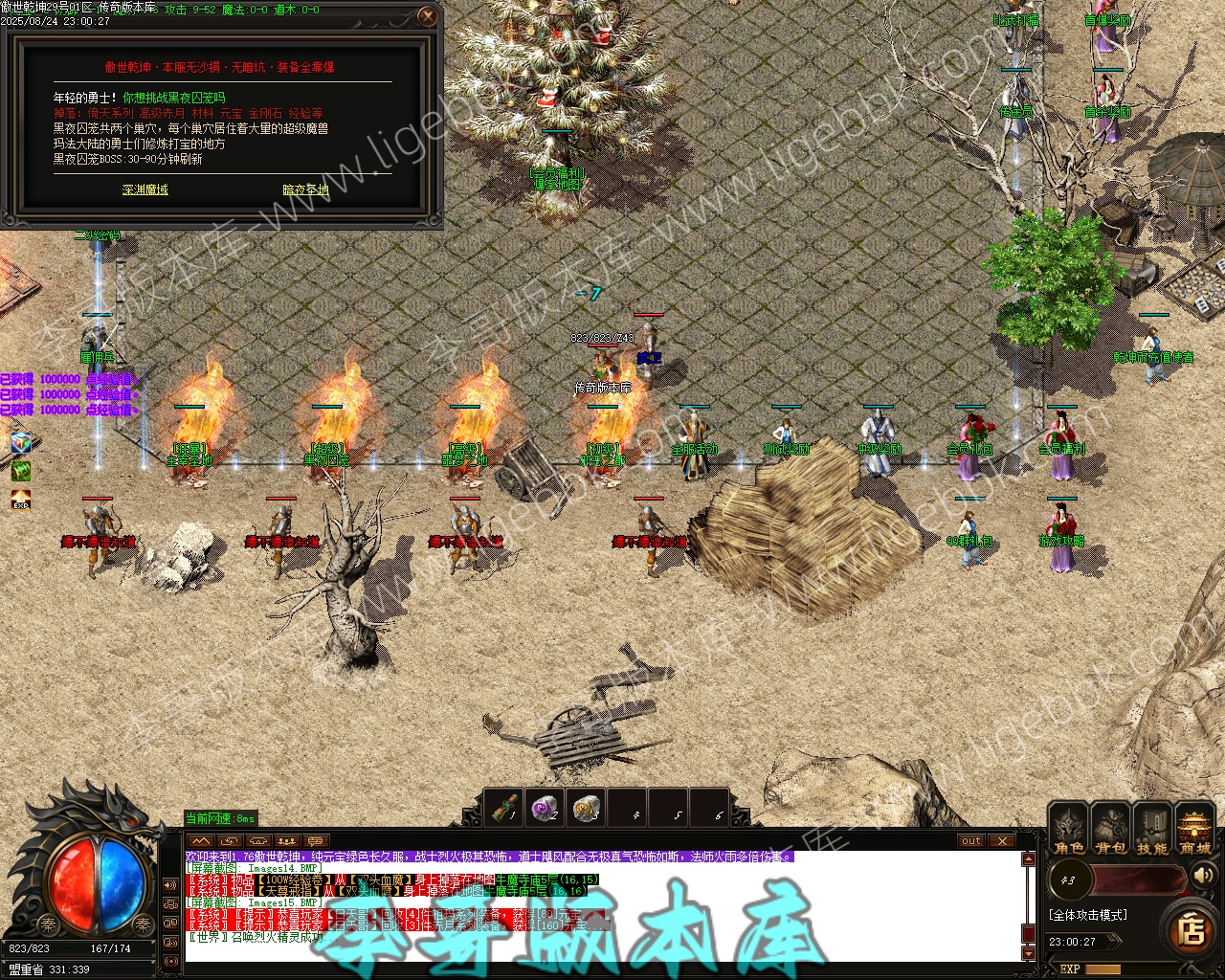The image size is (1225, 980).
Task: Toggle the sound speaker button
Action: [1202, 876]
